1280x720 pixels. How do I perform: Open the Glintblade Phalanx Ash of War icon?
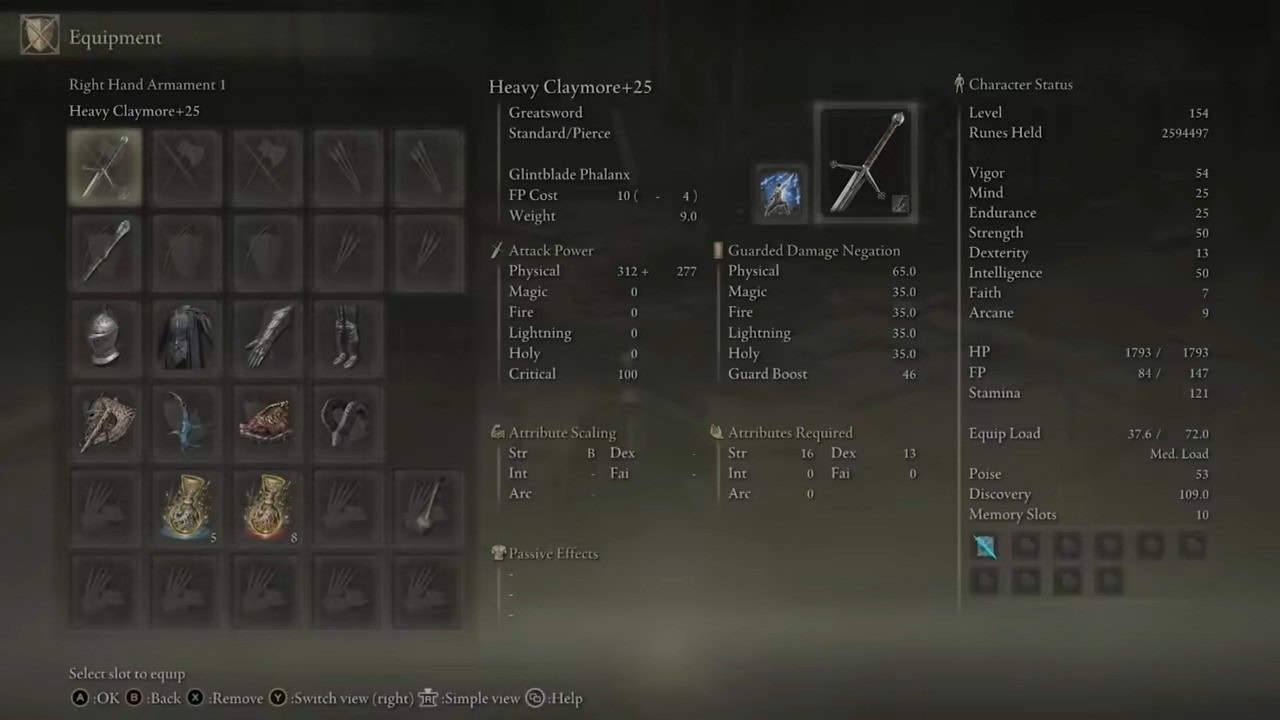tap(779, 193)
